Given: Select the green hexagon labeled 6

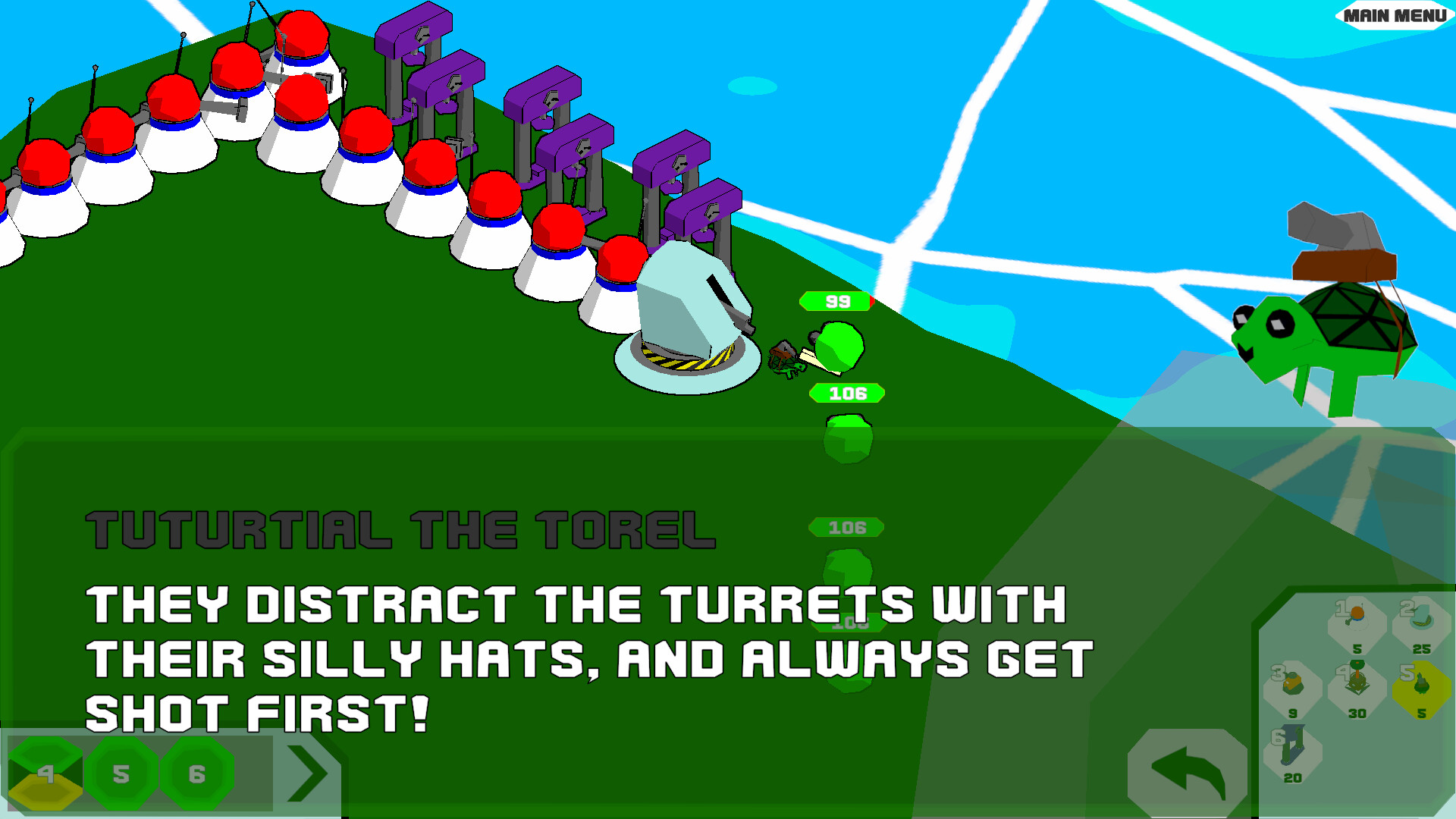Looking at the screenshot, I should pyautogui.click(x=197, y=774).
